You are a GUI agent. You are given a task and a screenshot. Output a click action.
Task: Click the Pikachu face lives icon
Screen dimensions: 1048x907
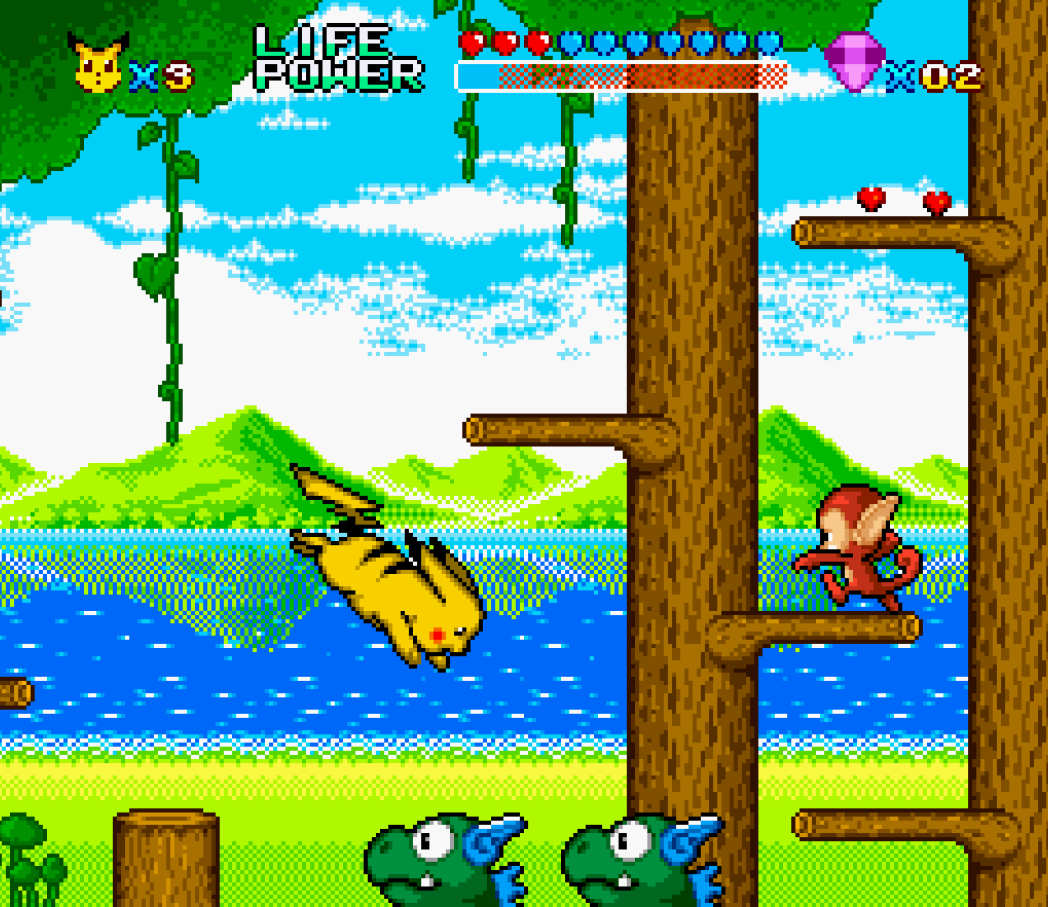(98, 64)
